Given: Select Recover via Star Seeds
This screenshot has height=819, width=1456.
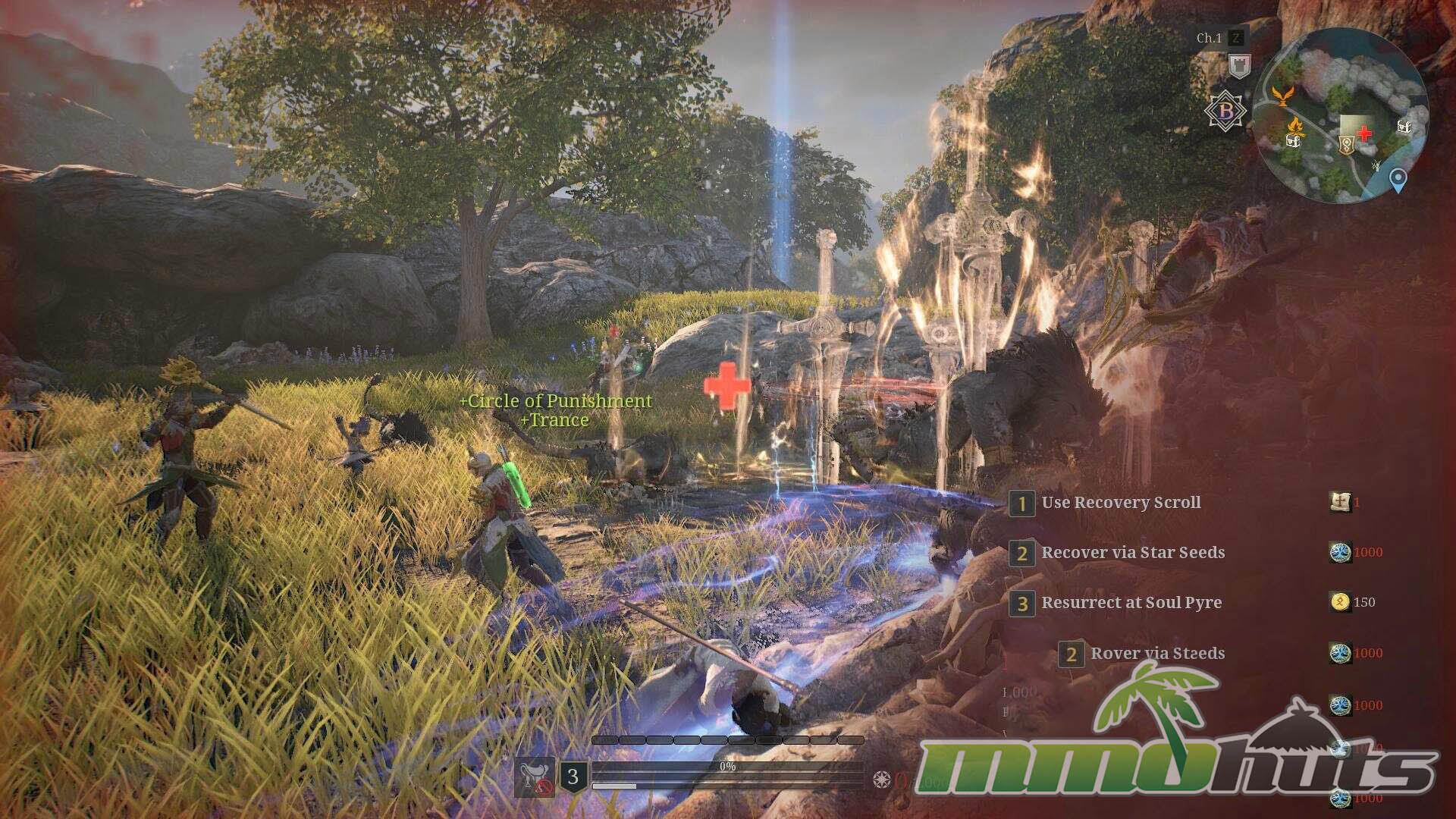Looking at the screenshot, I should [x=1132, y=553].
